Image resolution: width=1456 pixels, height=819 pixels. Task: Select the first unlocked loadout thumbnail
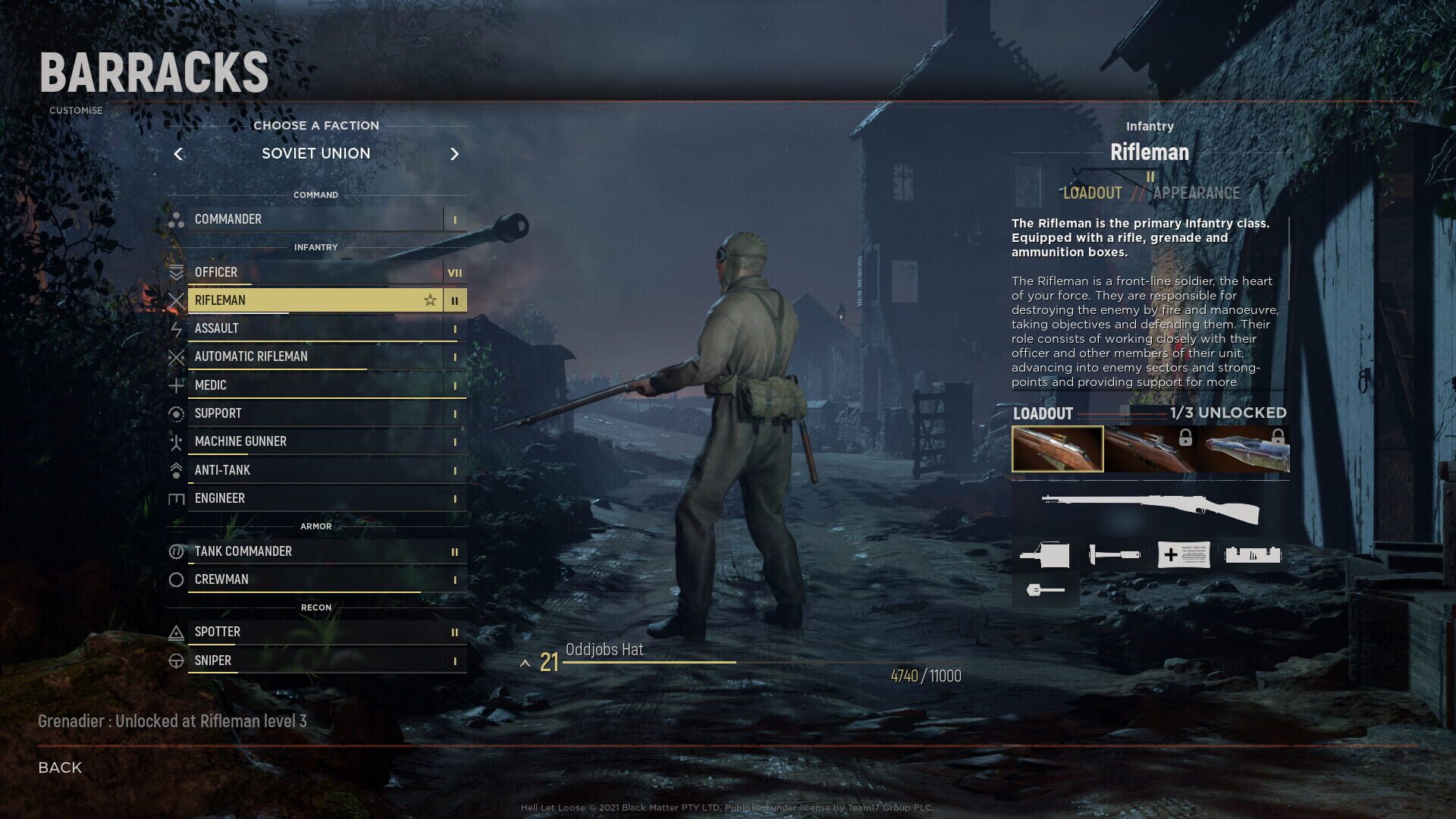tap(1058, 448)
